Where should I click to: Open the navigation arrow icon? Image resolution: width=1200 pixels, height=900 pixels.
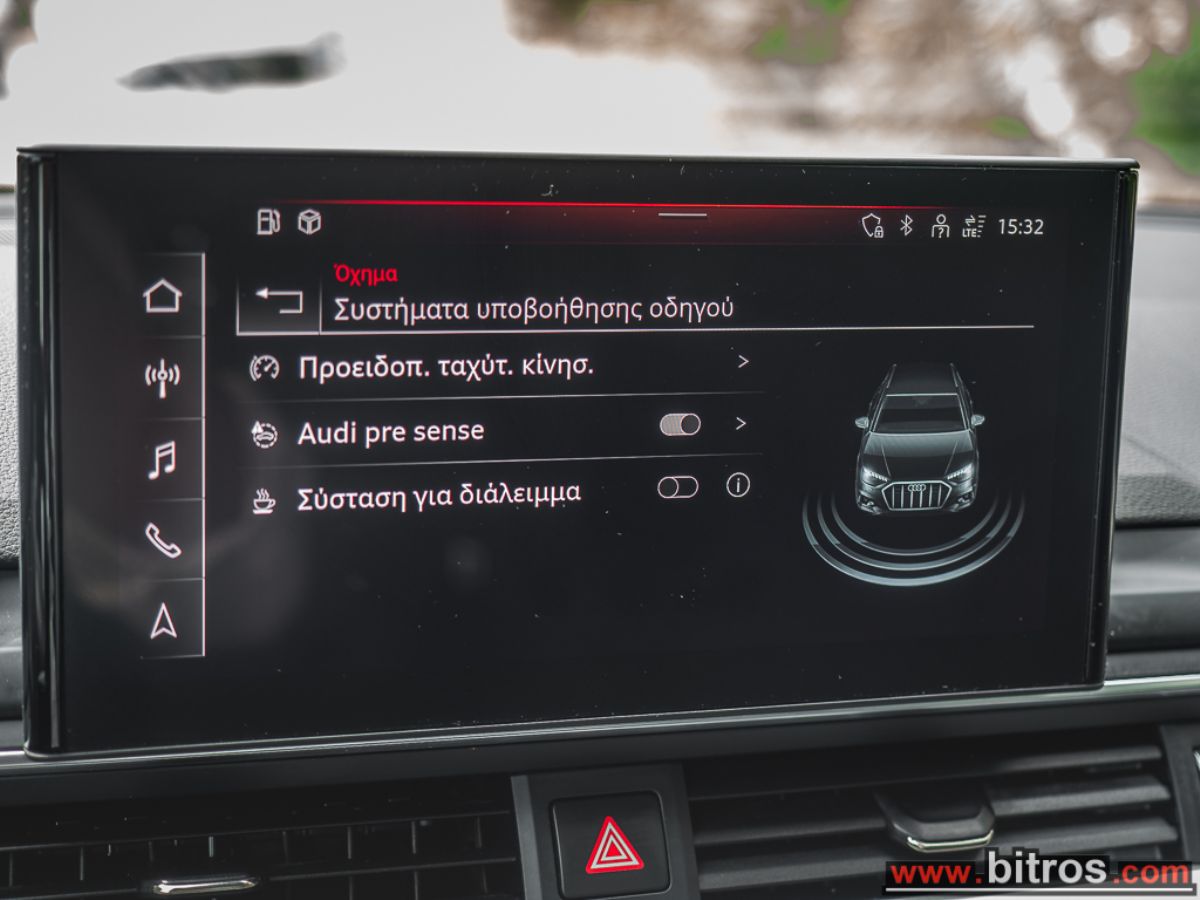163,622
